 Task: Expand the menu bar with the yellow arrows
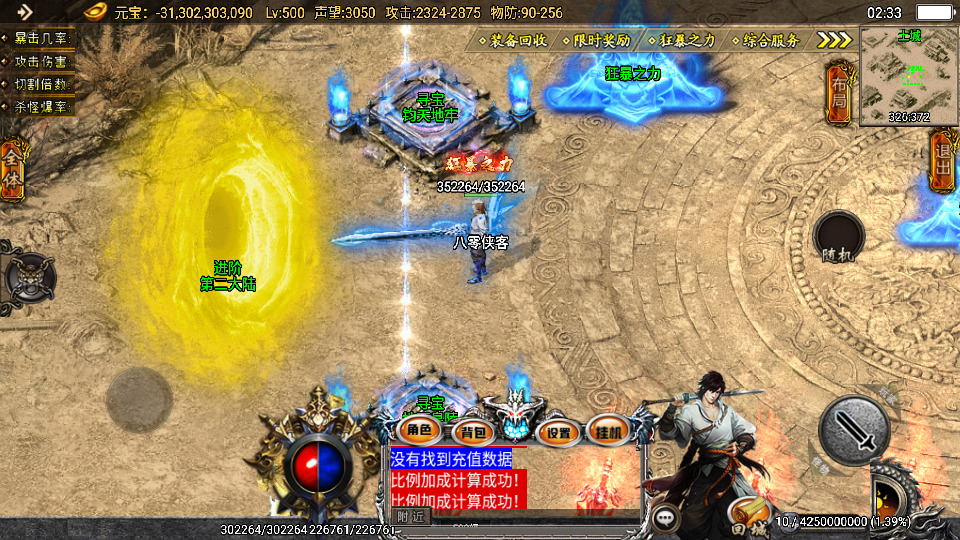click(x=833, y=40)
